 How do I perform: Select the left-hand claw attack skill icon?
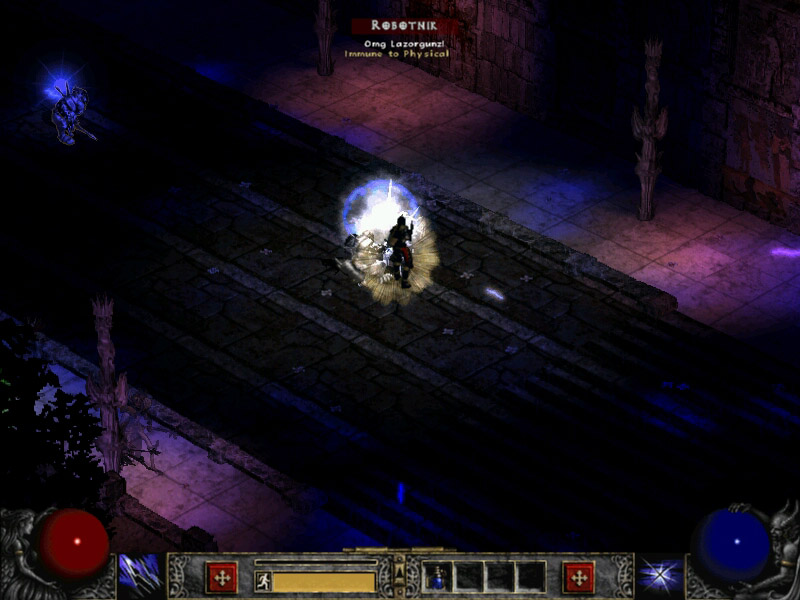(140, 575)
